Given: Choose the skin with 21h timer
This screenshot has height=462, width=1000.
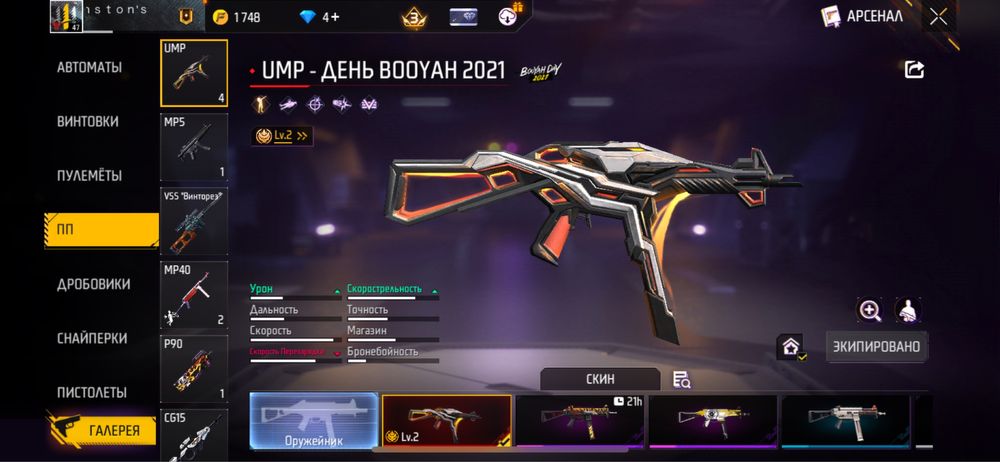Looking at the screenshot, I should [580, 419].
